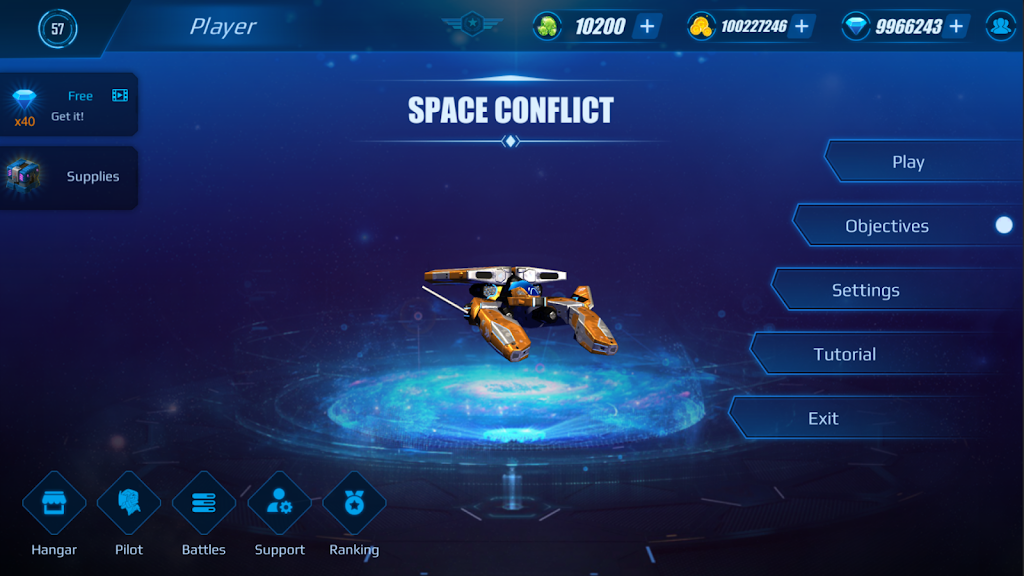Open the Supplies crate

click(68, 176)
